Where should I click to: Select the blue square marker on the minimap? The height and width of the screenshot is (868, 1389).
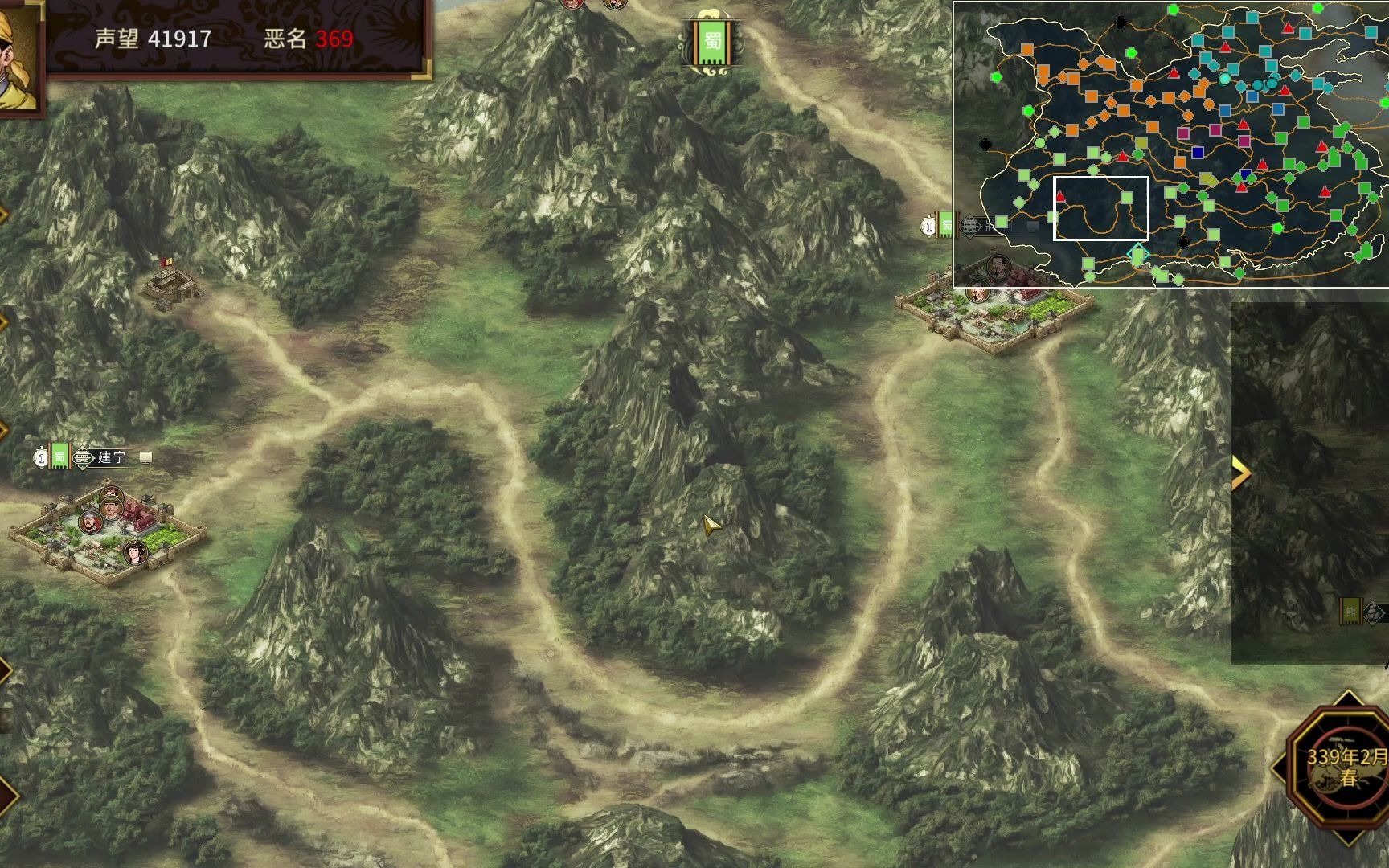1198,152
